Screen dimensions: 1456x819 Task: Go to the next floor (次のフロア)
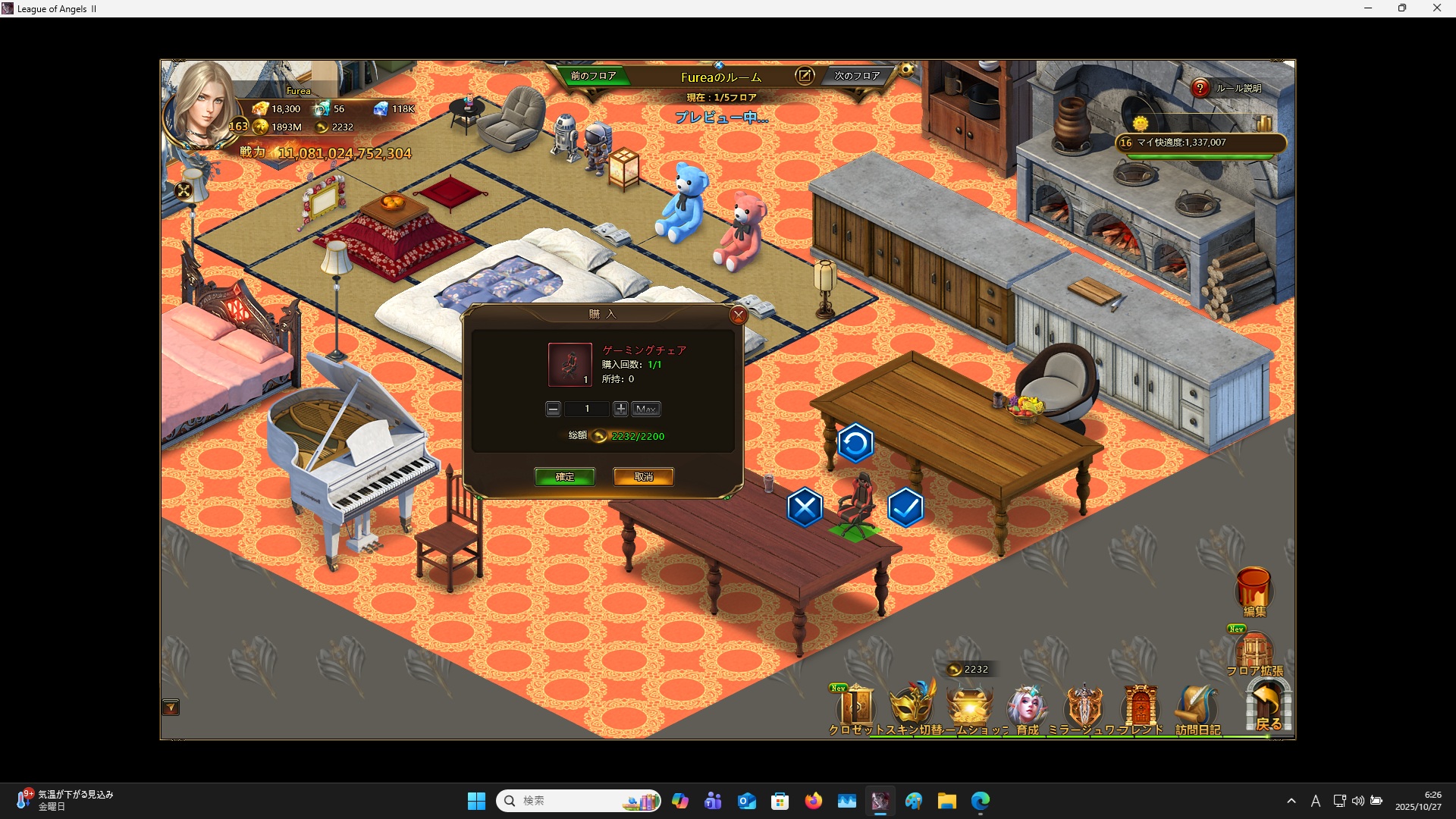857,76
